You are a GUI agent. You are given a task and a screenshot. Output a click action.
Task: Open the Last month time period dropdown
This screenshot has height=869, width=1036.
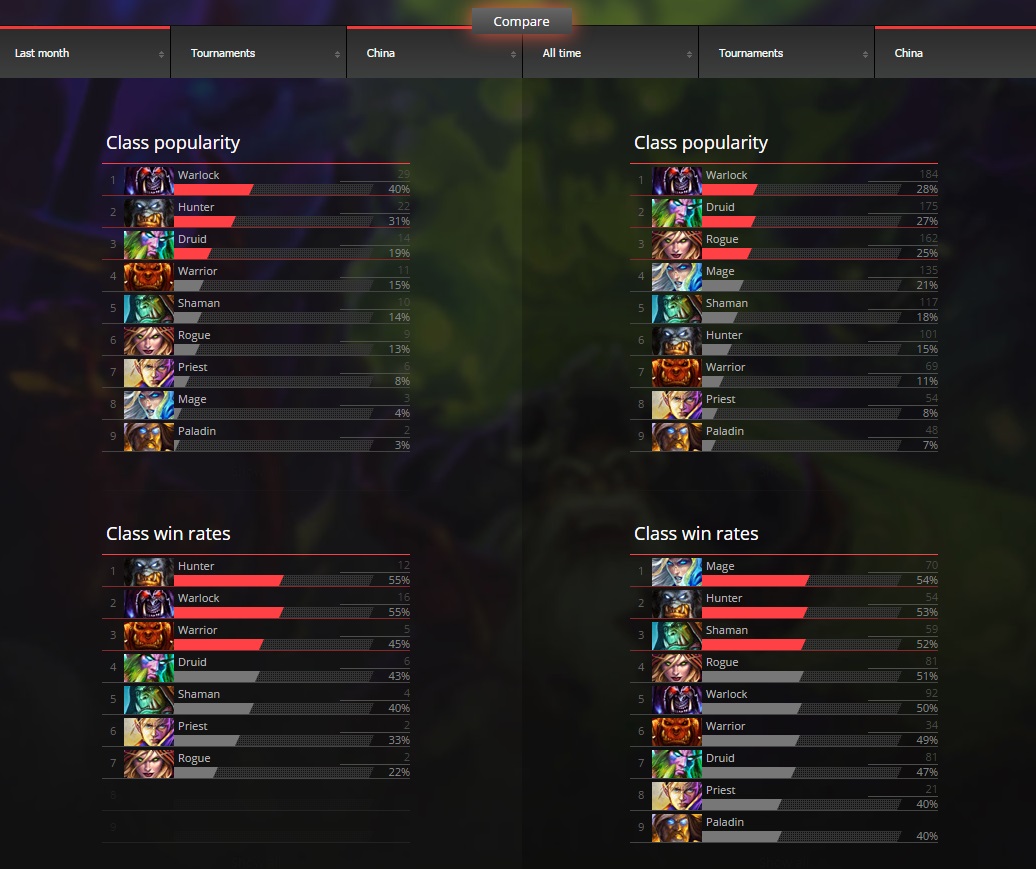[86, 53]
